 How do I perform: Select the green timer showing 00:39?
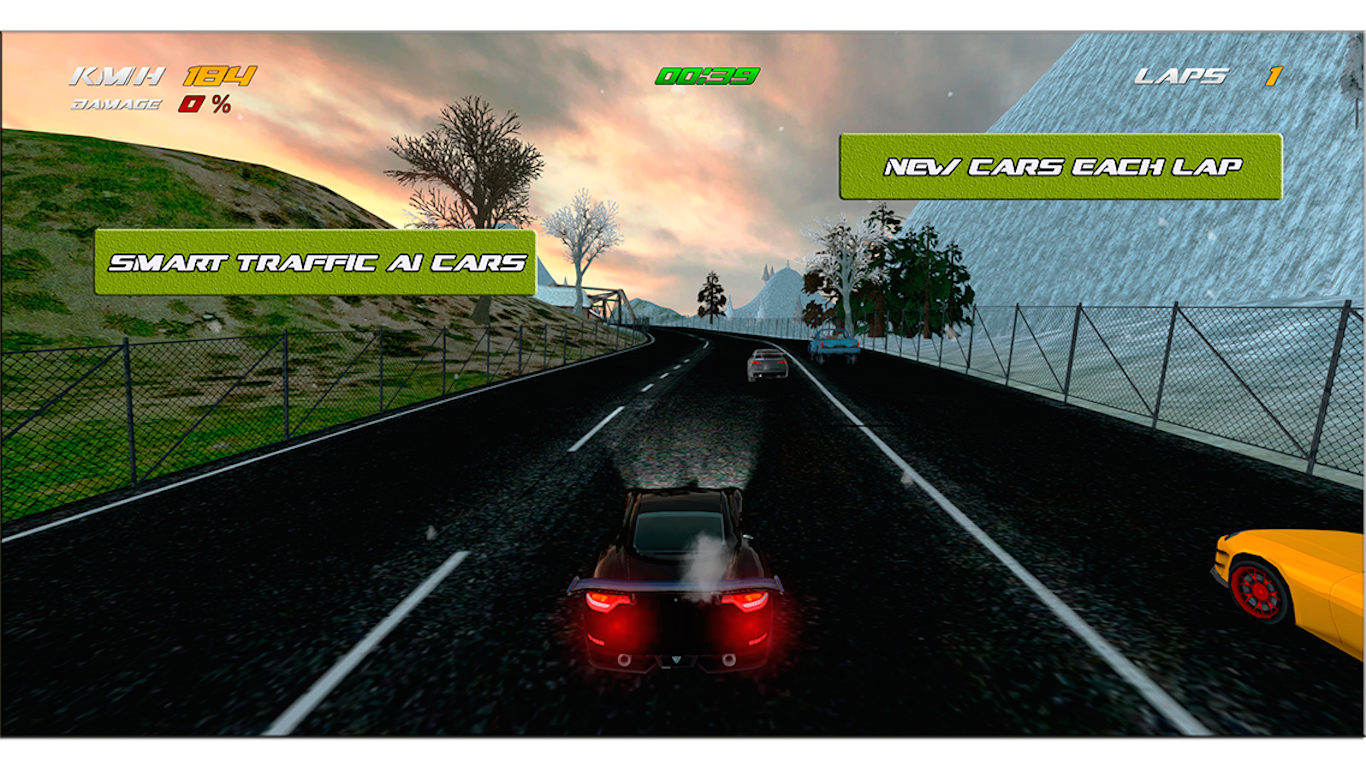(706, 74)
